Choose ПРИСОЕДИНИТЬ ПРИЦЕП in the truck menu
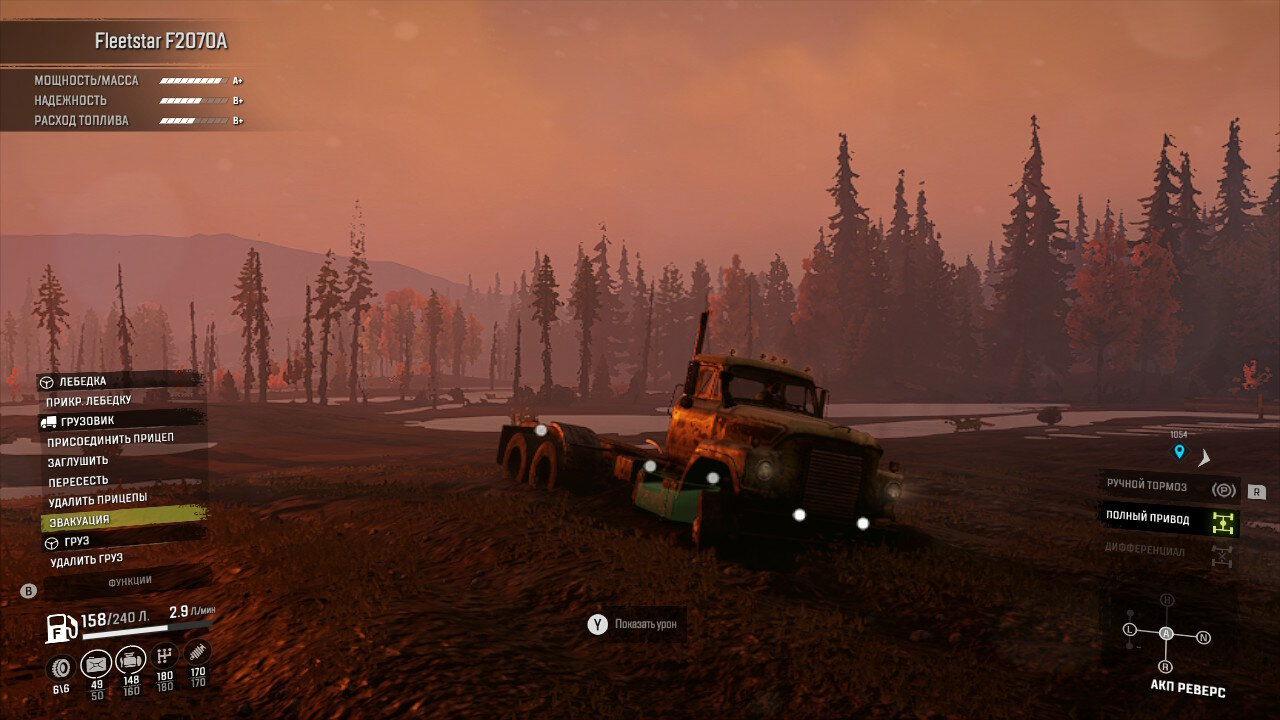Image resolution: width=1280 pixels, height=720 pixels. (110, 439)
